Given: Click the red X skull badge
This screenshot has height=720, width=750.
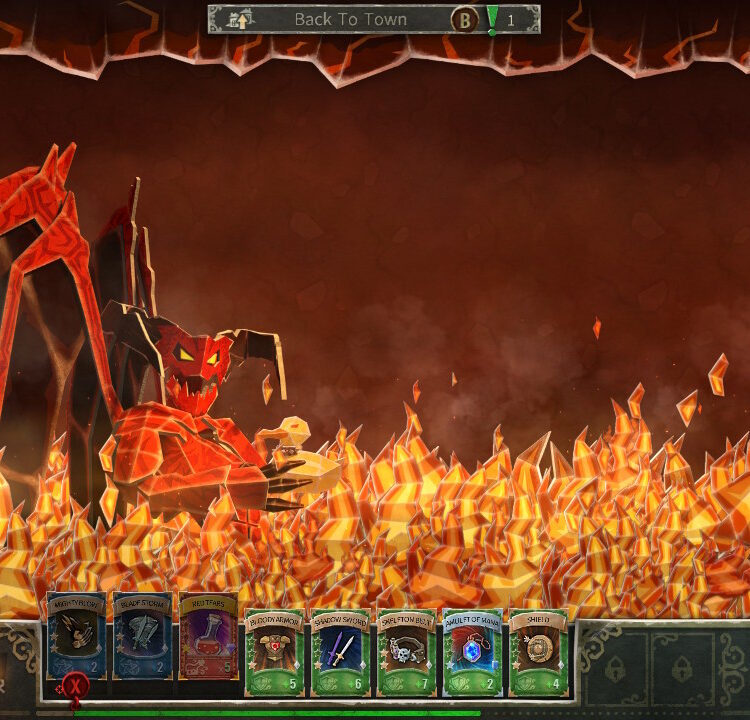Looking at the screenshot, I should click(73, 687).
